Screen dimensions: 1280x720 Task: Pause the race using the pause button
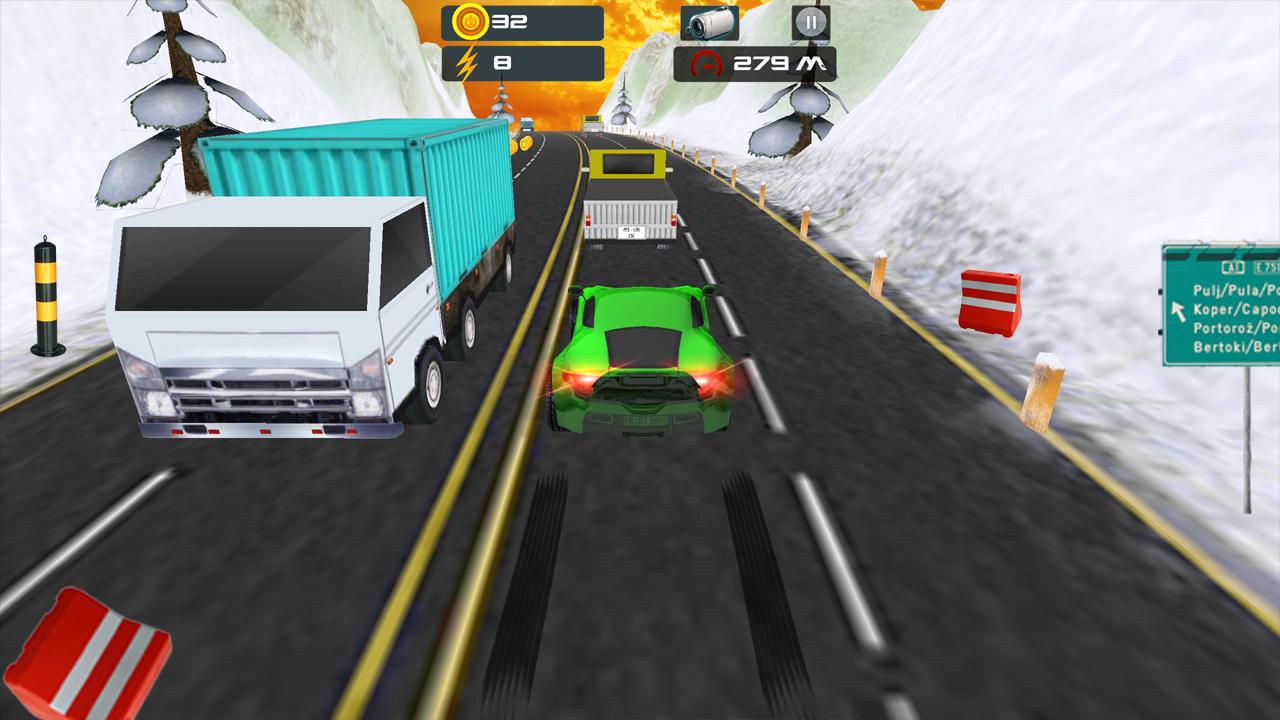pyautogui.click(x=810, y=21)
